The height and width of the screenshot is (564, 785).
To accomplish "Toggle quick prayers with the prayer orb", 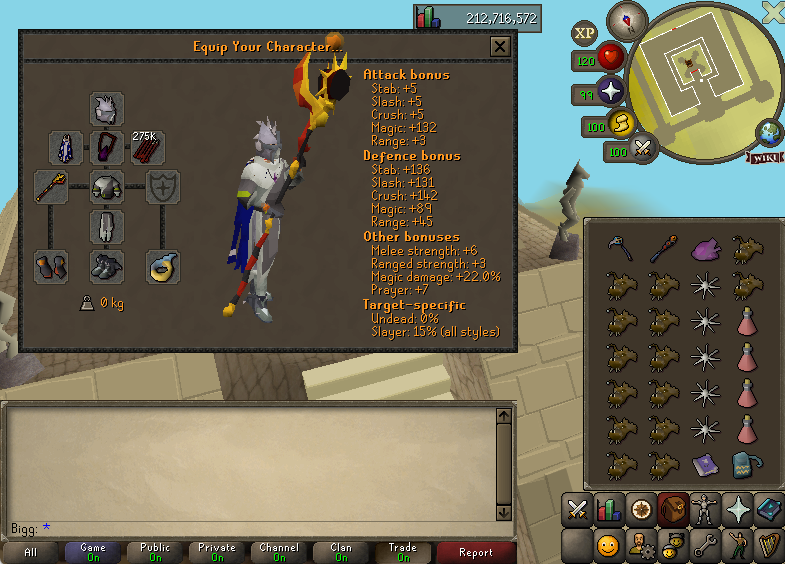I will coord(610,93).
